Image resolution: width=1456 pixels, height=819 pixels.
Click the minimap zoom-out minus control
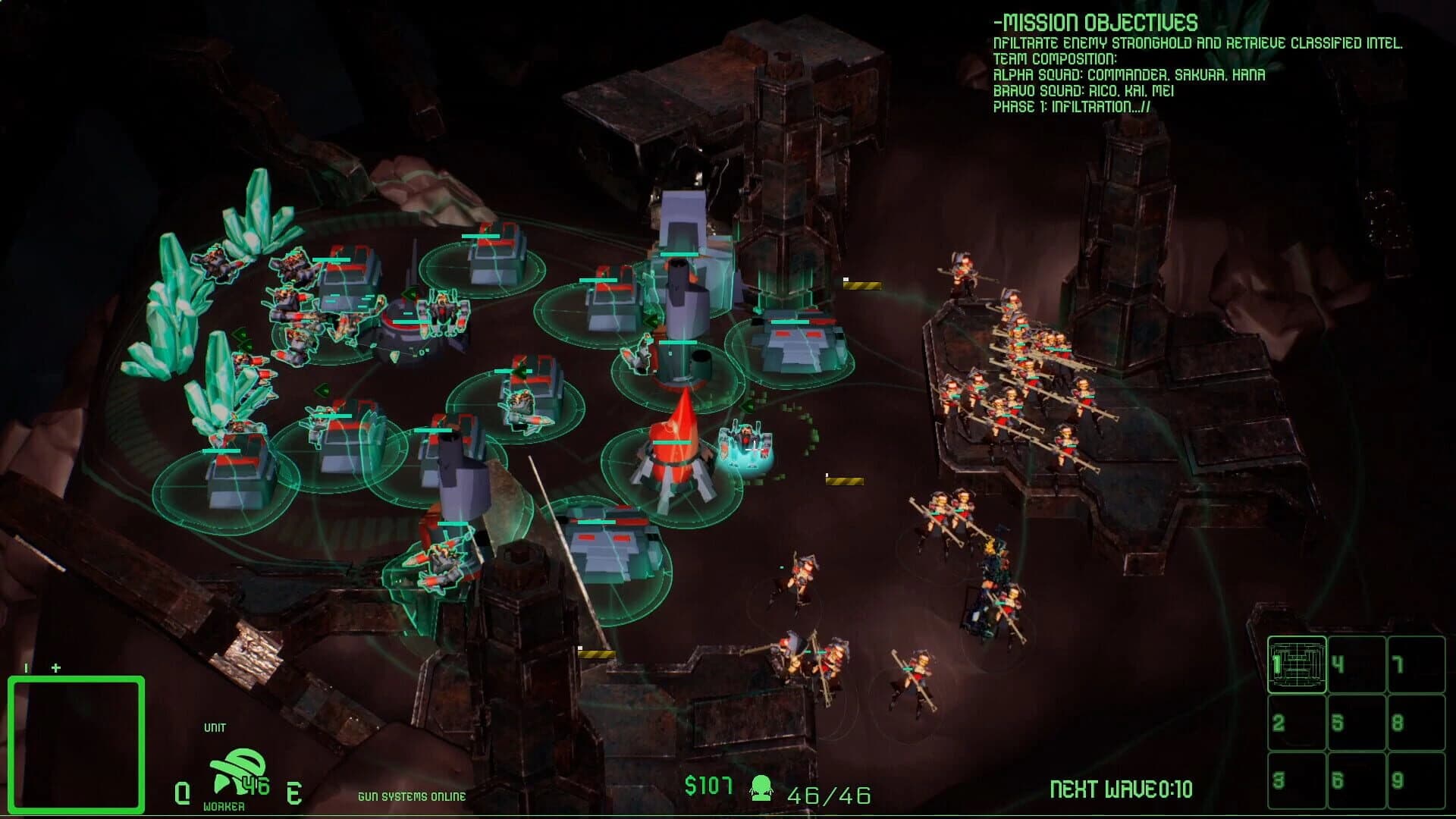pos(24,669)
